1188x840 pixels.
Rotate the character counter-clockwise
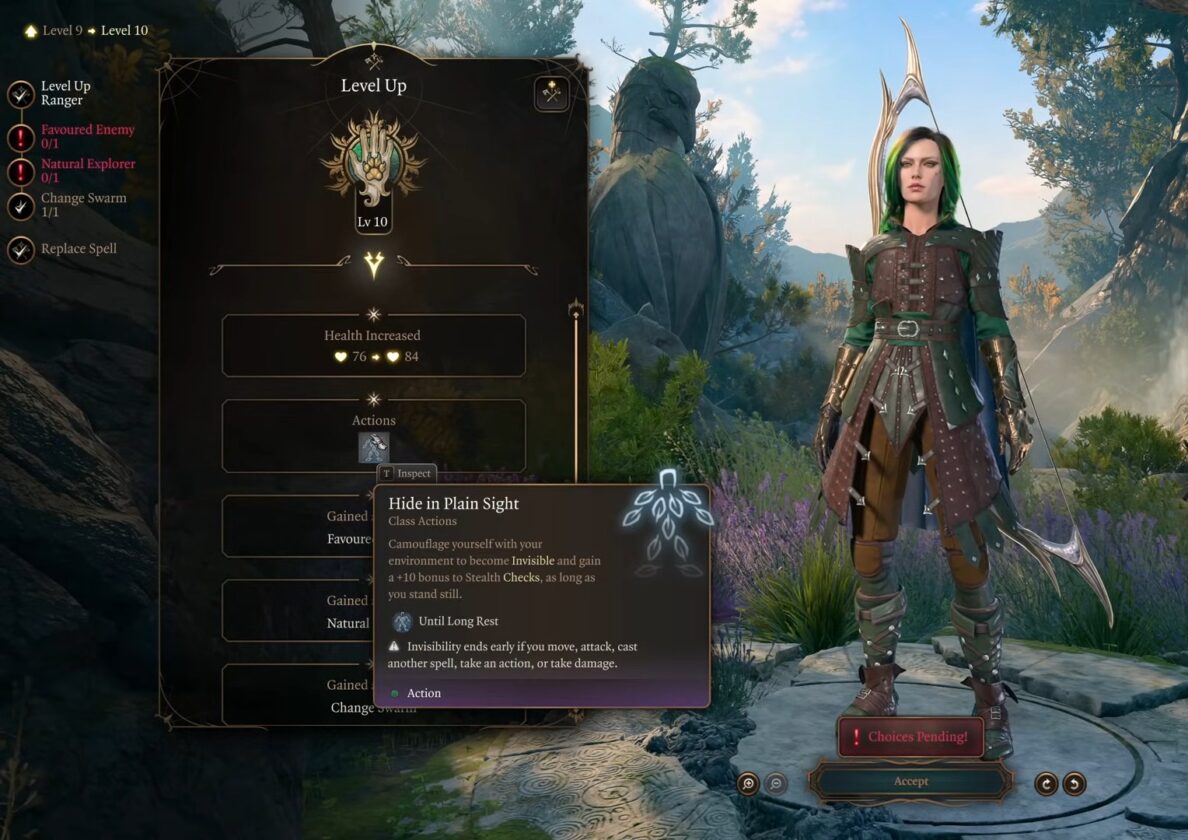[x=1074, y=783]
